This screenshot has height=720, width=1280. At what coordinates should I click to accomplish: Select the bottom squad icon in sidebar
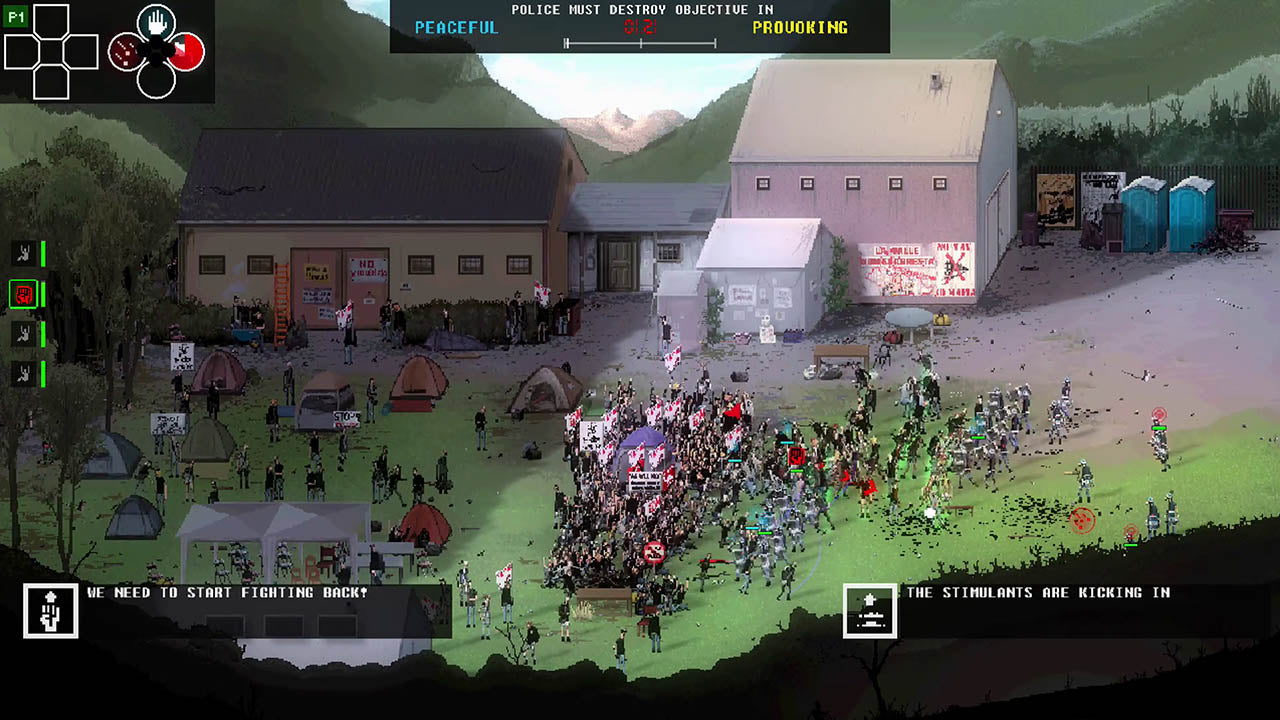click(25, 373)
